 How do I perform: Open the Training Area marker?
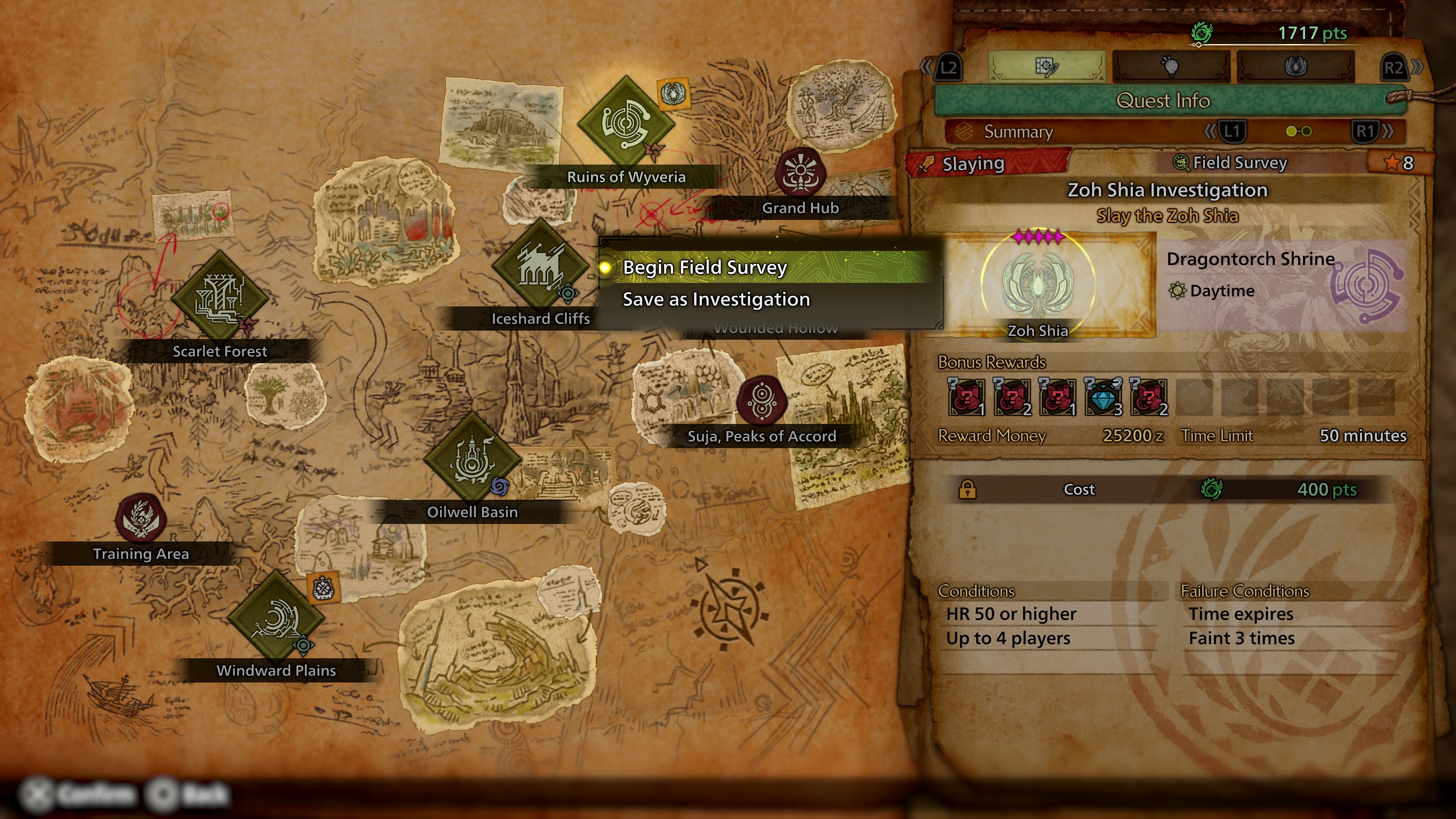pos(140,518)
